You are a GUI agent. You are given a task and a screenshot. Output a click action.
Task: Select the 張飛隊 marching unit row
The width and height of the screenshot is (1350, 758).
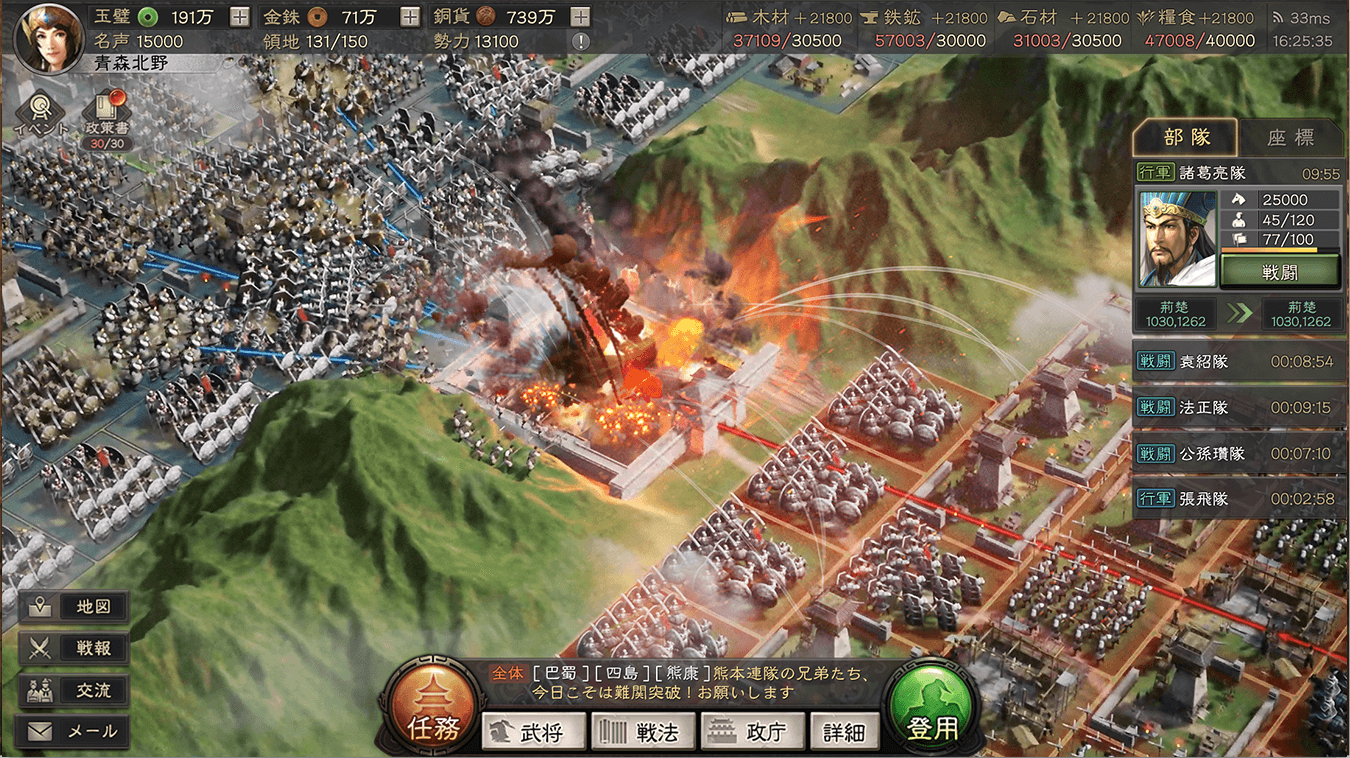pos(1239,498)
